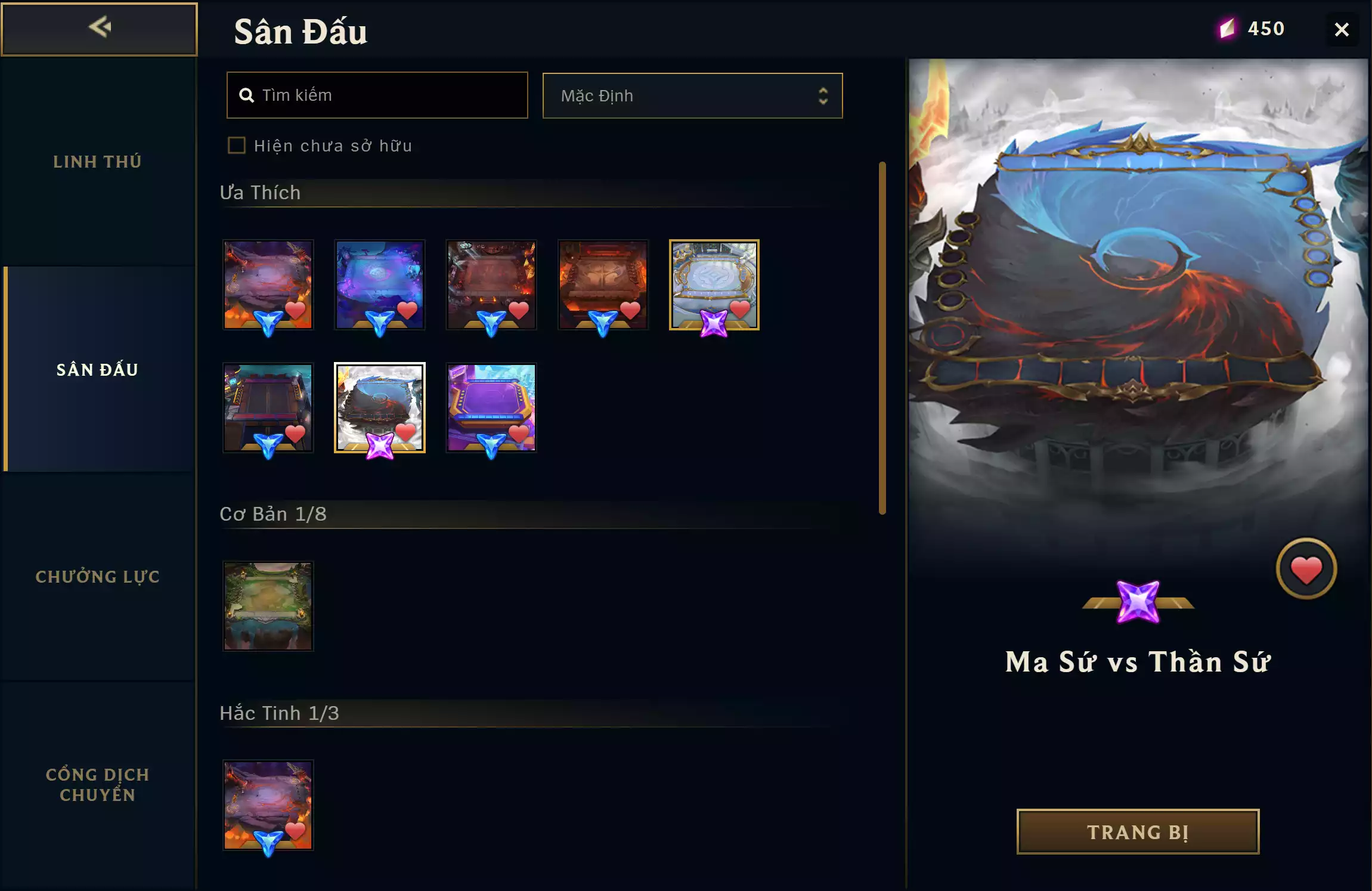1372x891 pixels.
Task: Select the green forest arena thumbnail
Action: [268, 605]
